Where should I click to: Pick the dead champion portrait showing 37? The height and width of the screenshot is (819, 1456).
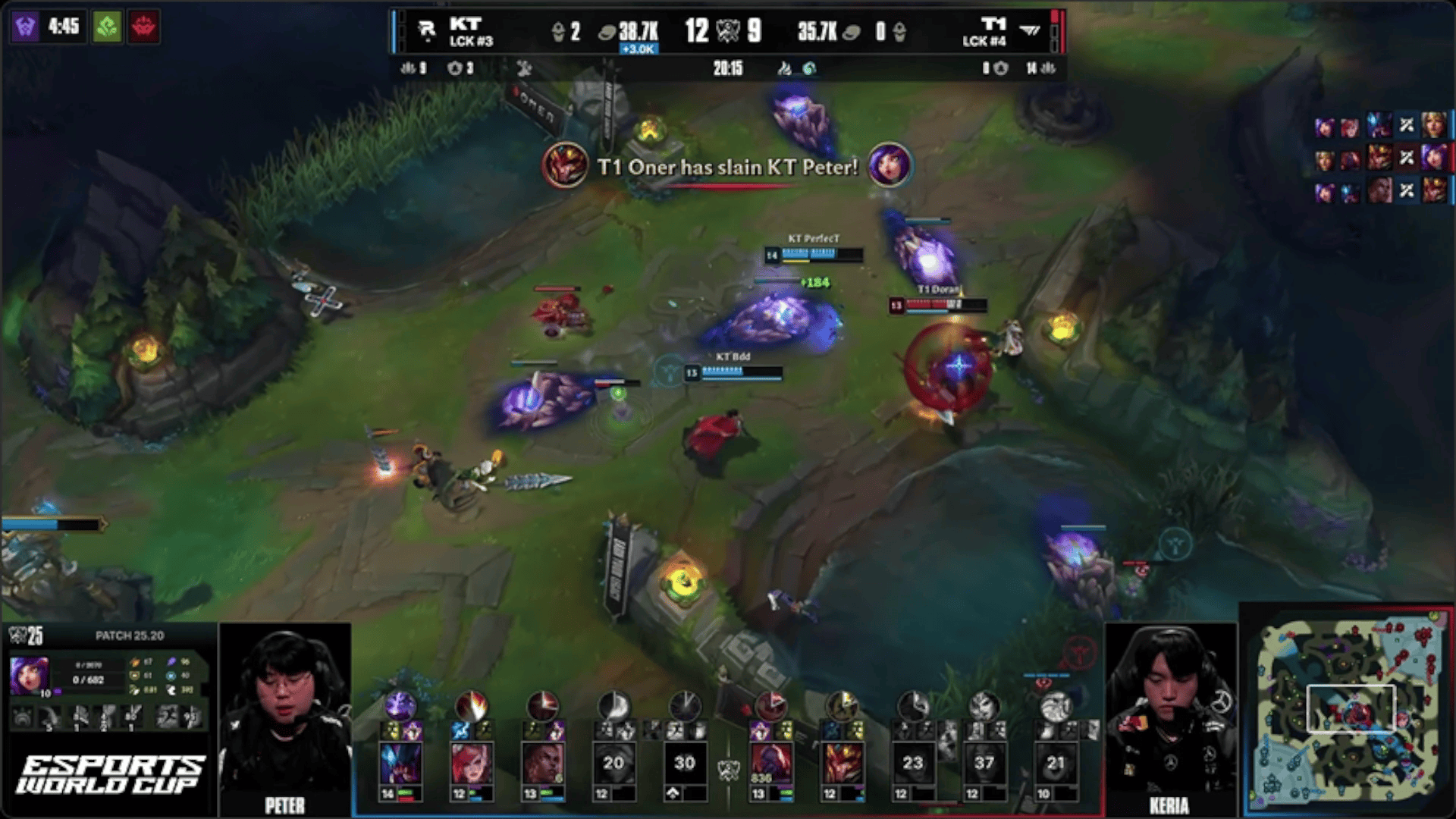[x=984, y=764]
